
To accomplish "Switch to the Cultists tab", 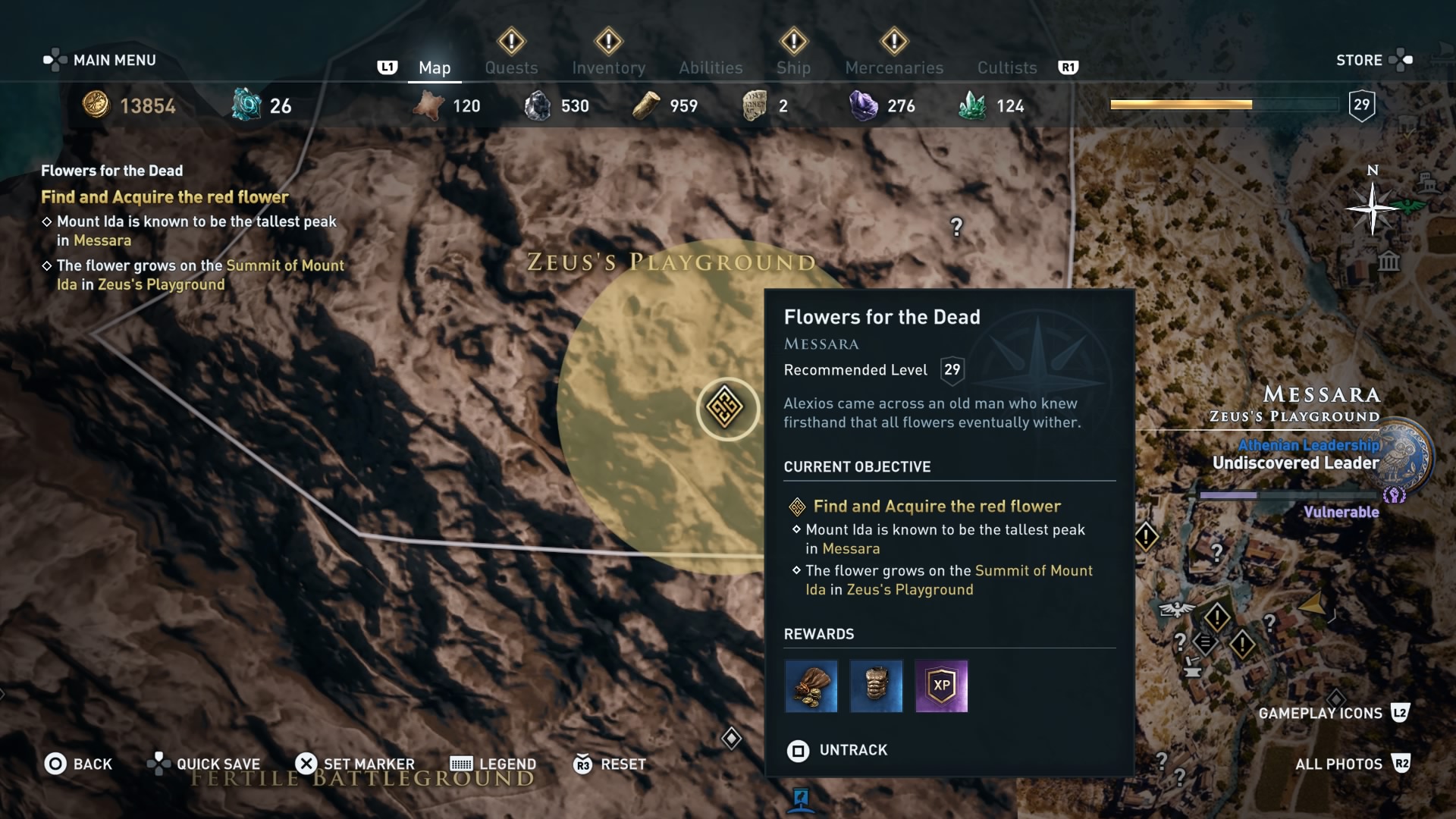I will [1006, 67].
